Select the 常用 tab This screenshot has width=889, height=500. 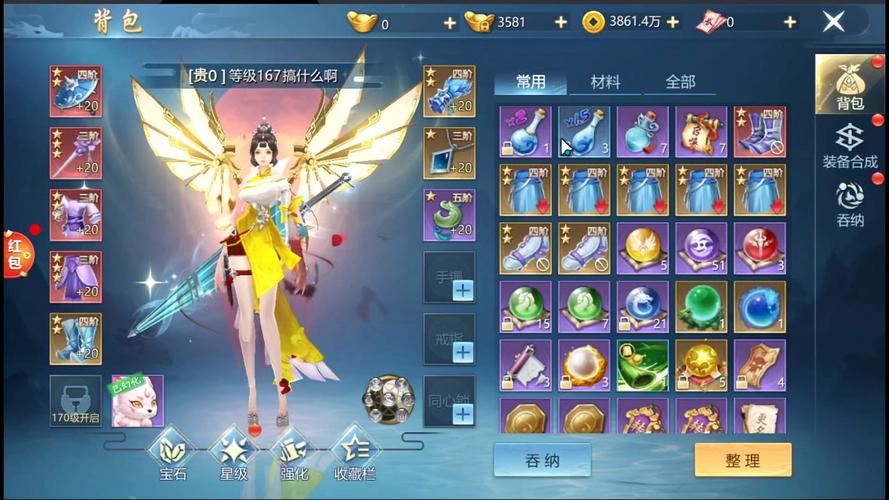coord(530,82)
